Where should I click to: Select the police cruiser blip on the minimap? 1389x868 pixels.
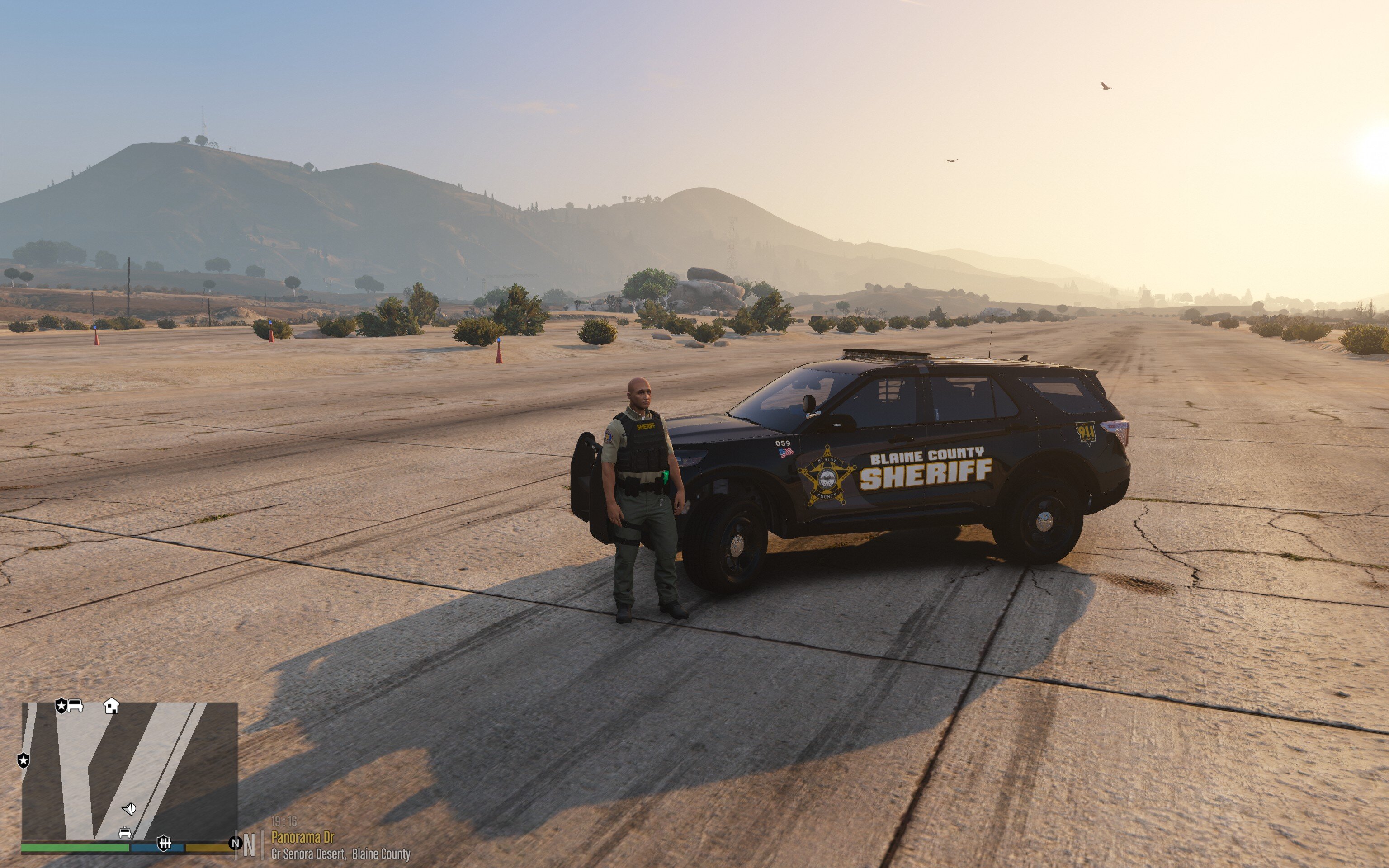click(x=124, y=832)
